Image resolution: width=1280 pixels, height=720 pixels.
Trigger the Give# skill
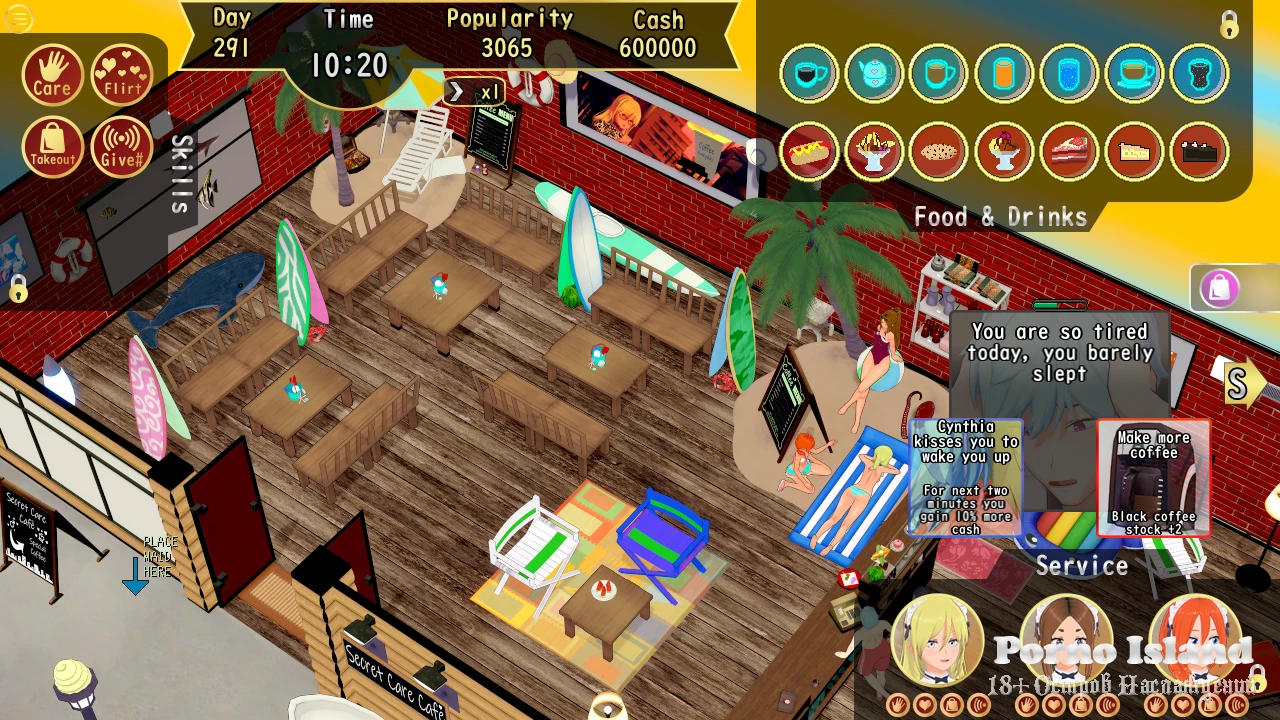122,147
